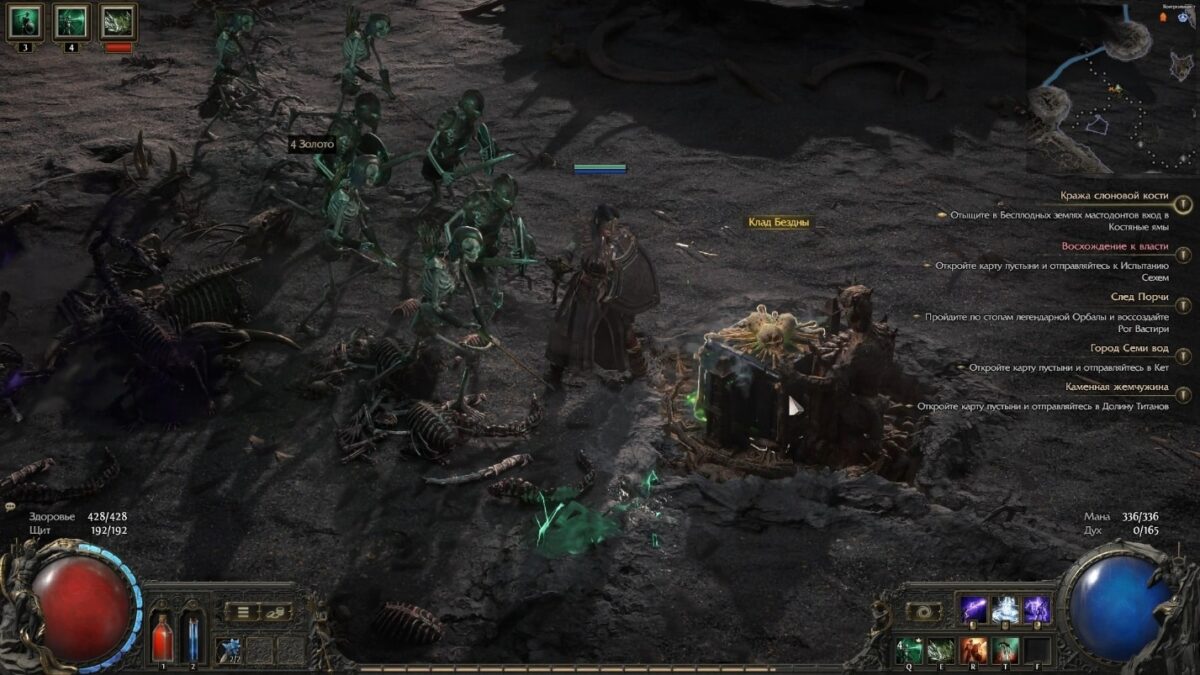Cast the green skeleton archer skill on Q

(x=910, y=650)
